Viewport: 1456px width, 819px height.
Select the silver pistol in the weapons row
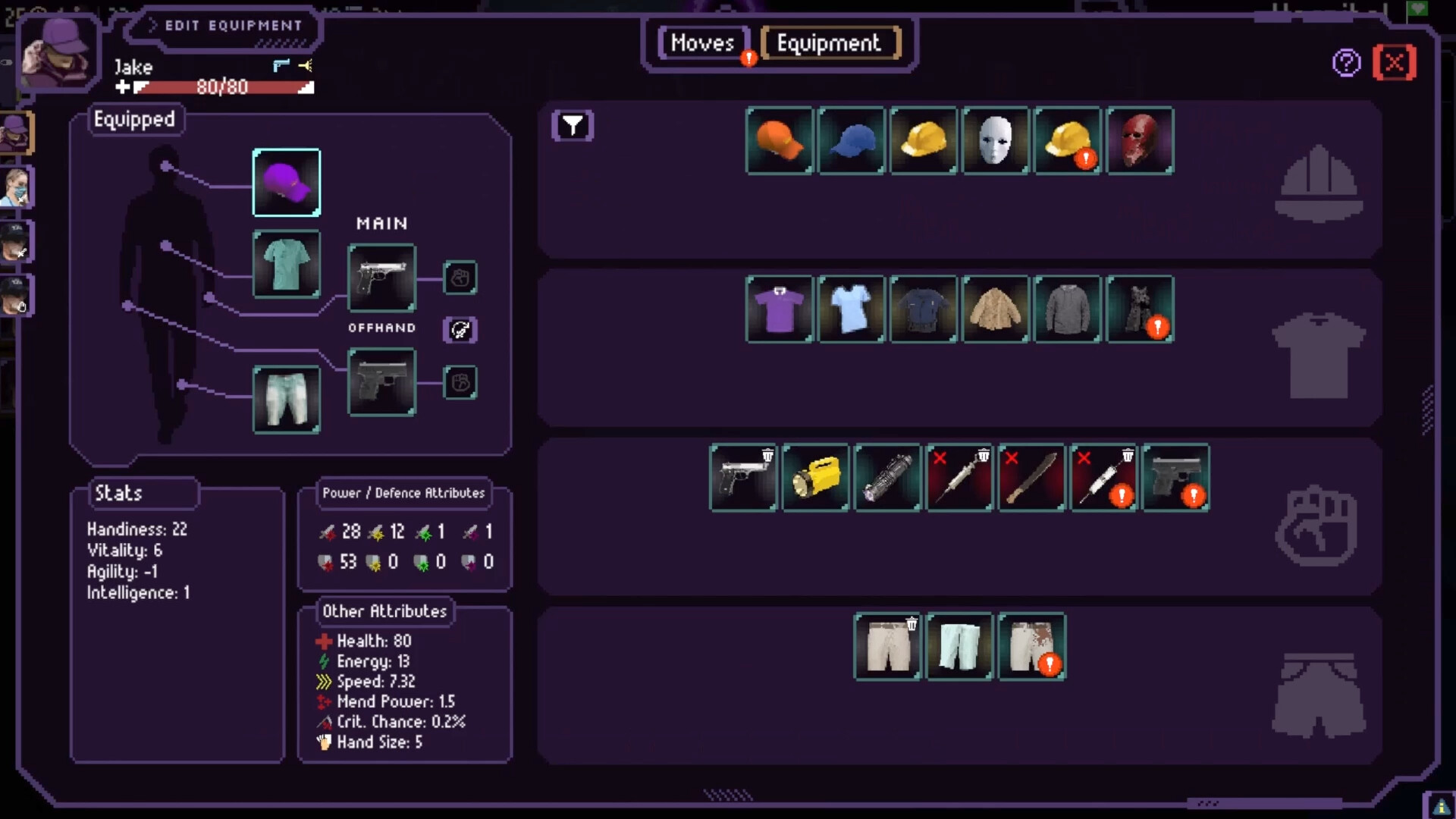pos(743,478)
